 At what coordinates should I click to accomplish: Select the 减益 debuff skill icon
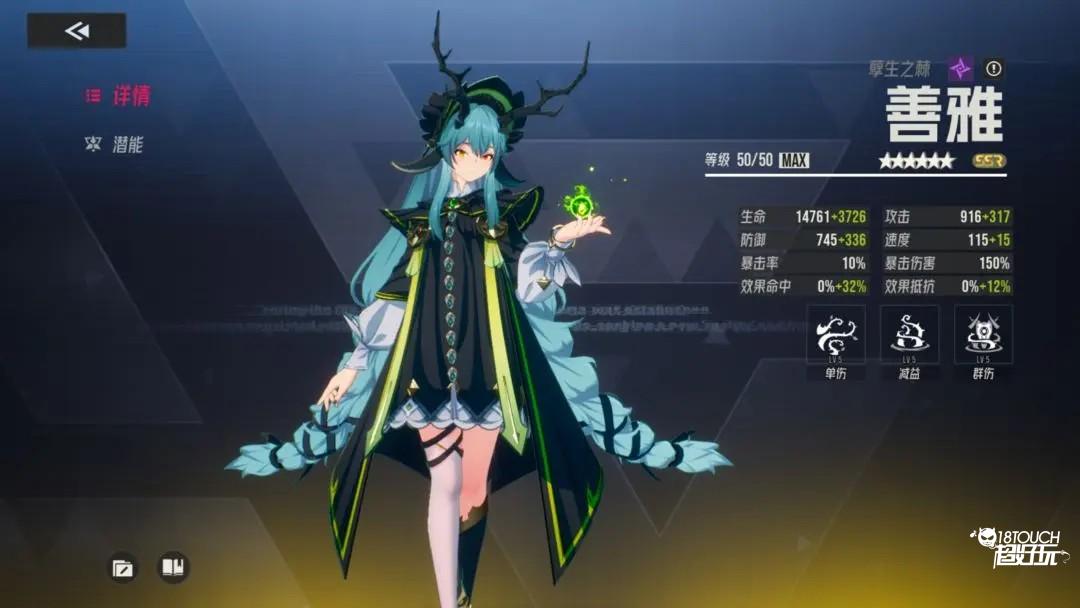click(909, 335)
